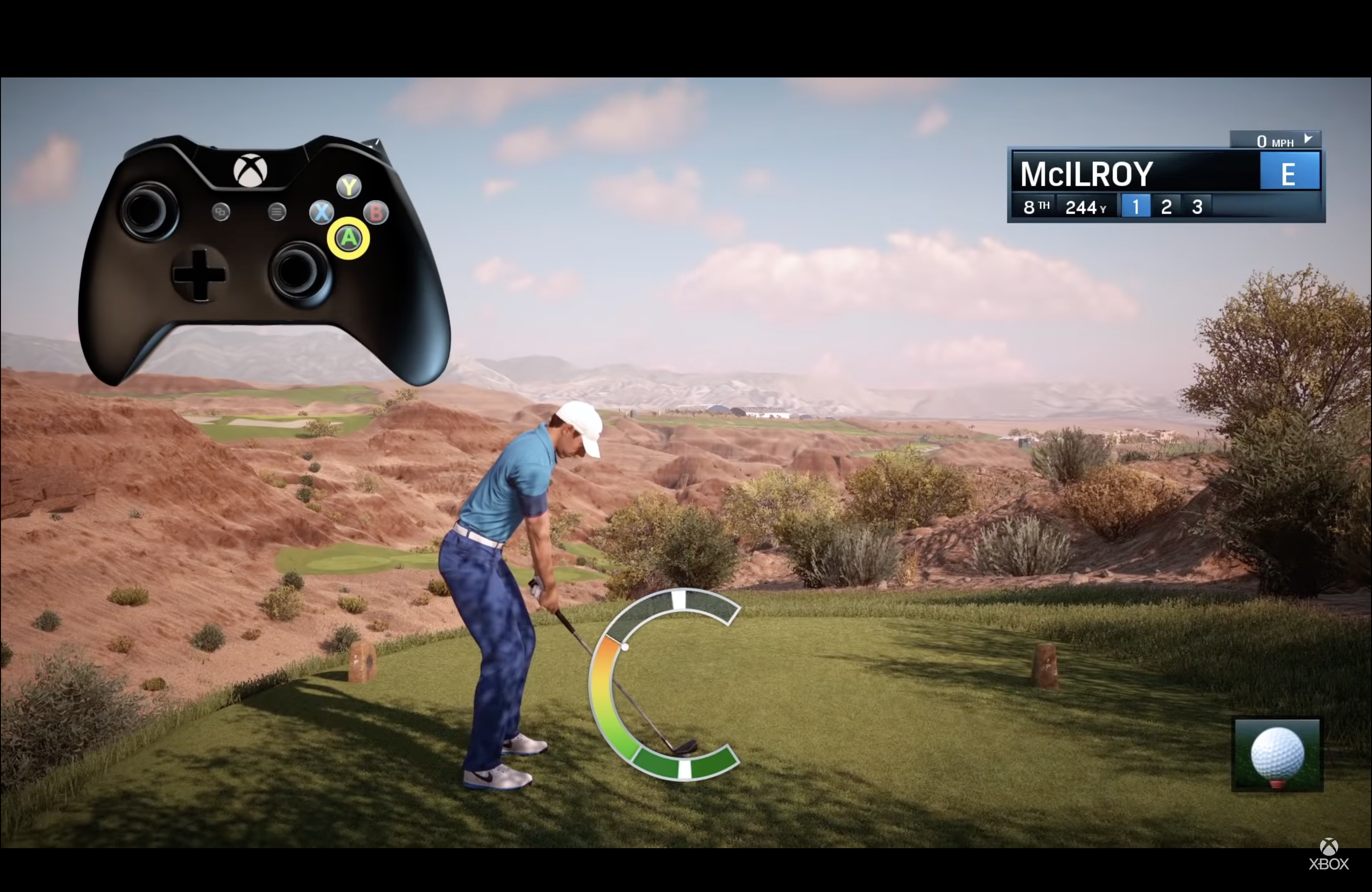
Task: Click the Menu button on the controller
Action: click(276, 213)
